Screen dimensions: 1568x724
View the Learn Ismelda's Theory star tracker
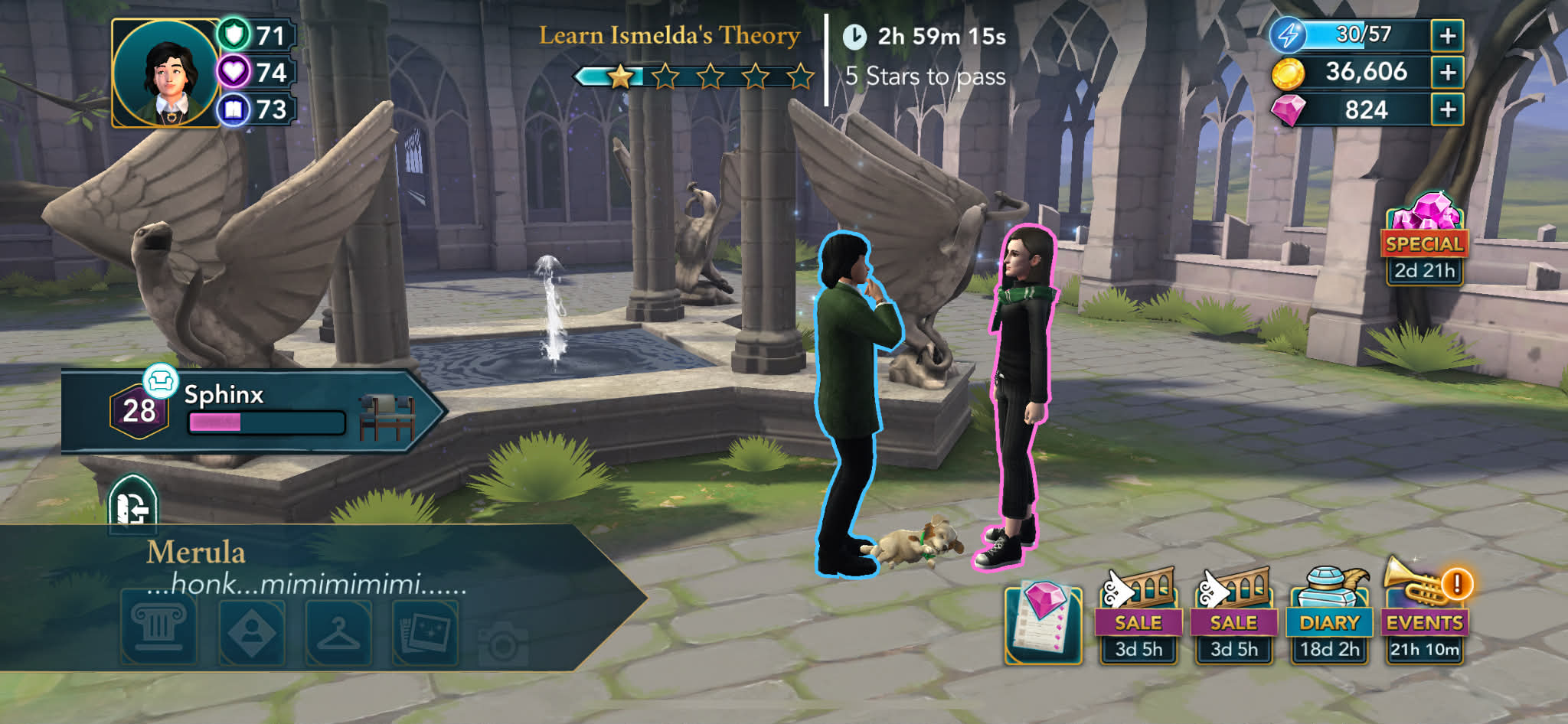(693, 76)
